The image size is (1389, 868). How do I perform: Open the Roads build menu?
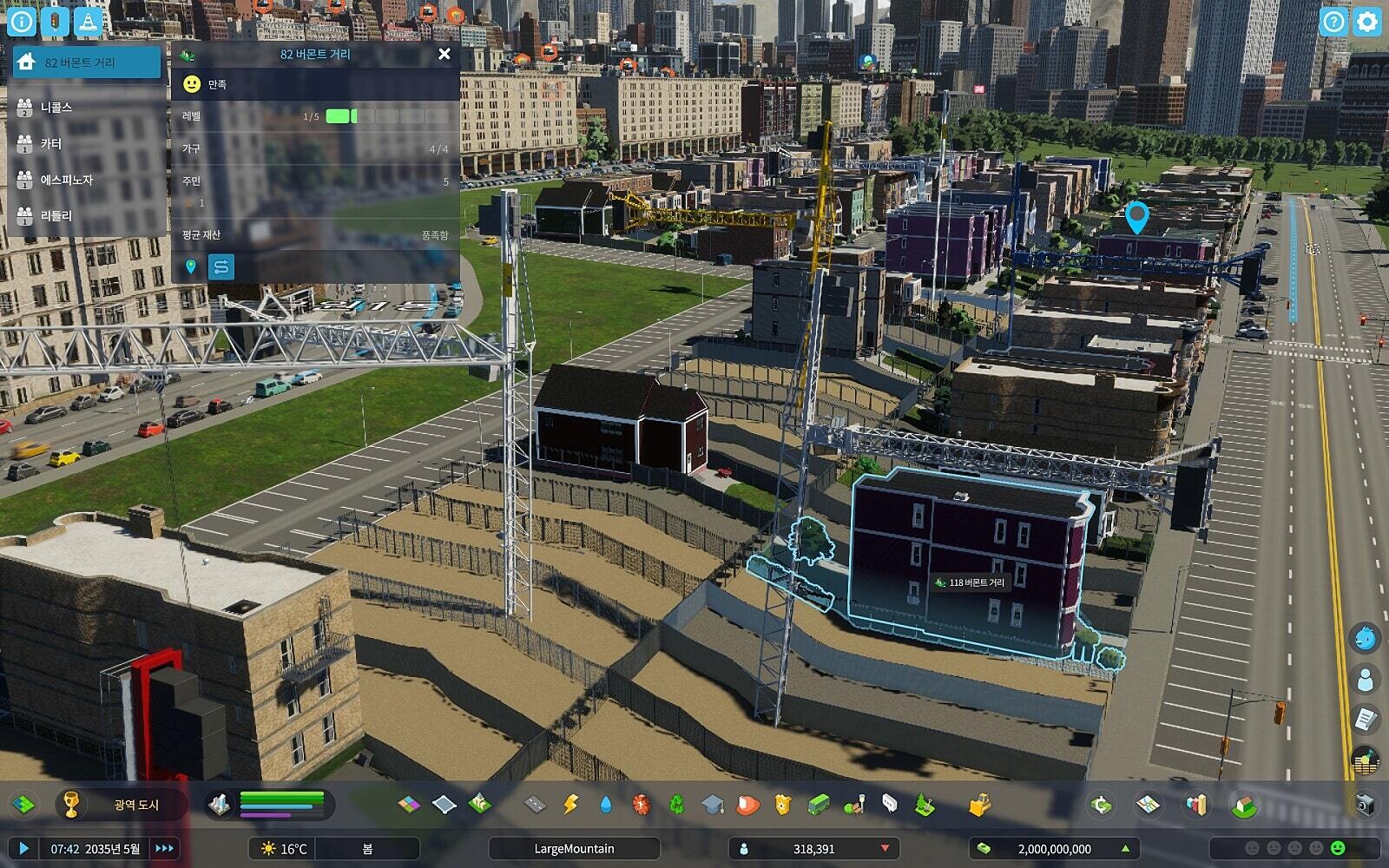(535, 805)
